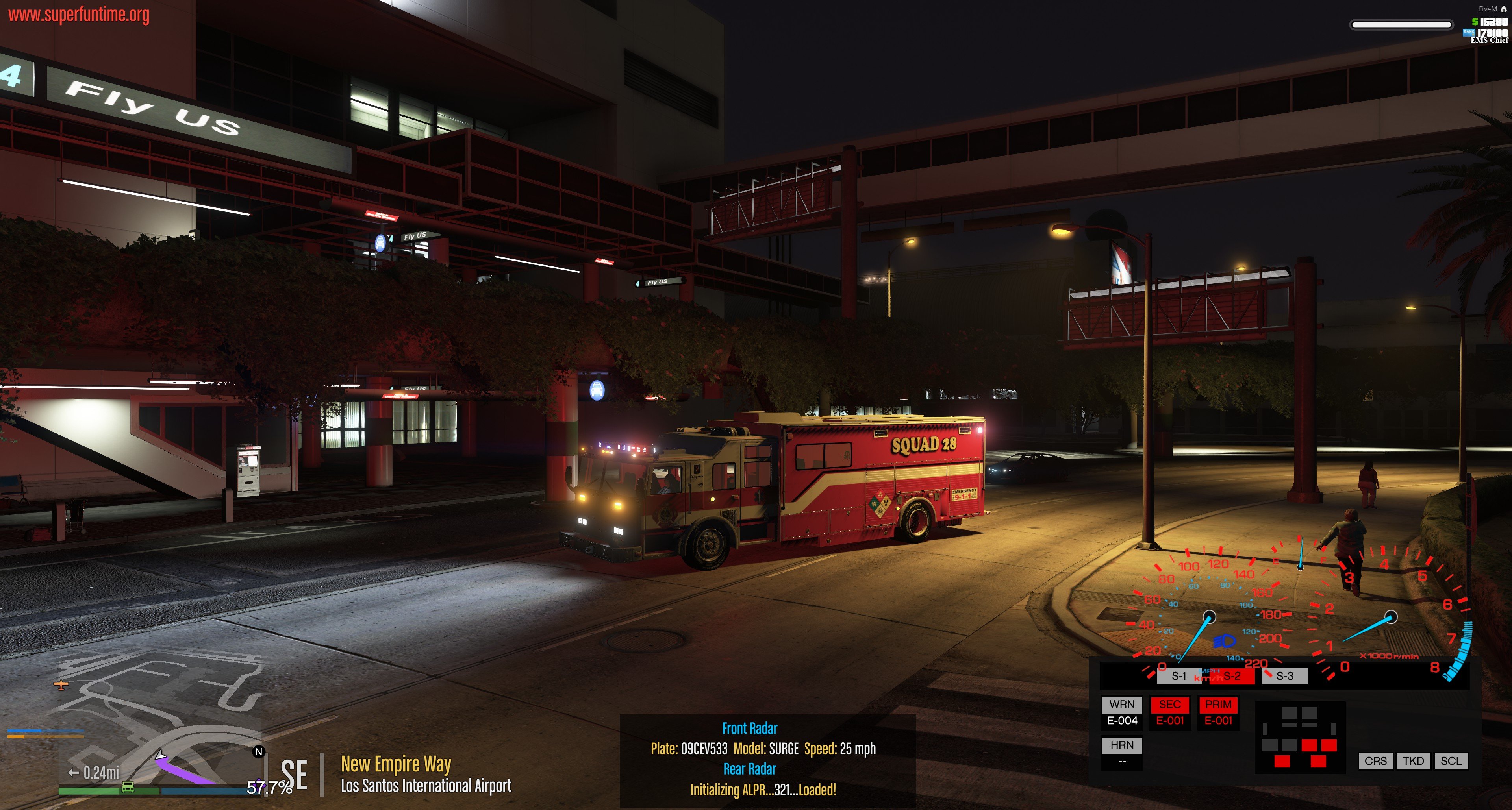Click the north compass marker on minimap

[259, 752]
